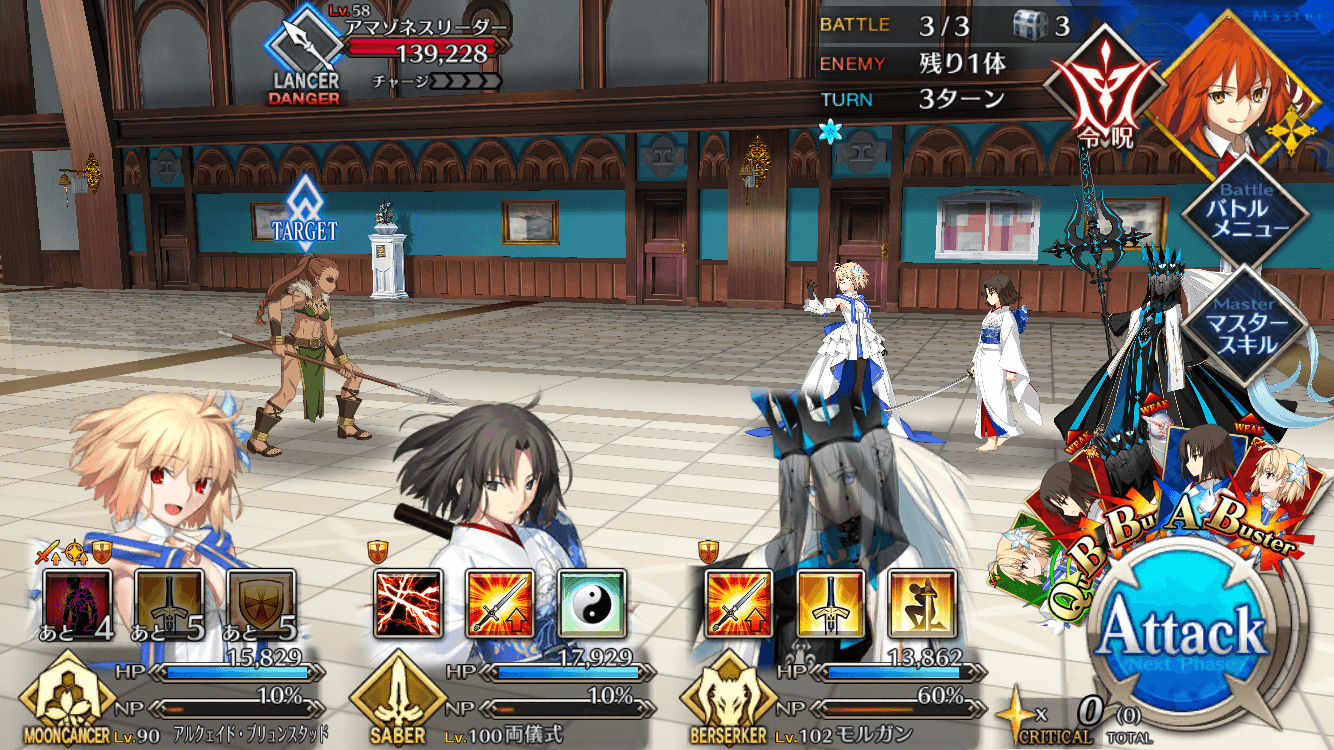
Task: Activate Saber's sword attack-up skill
Action: (x=500, y=604)
